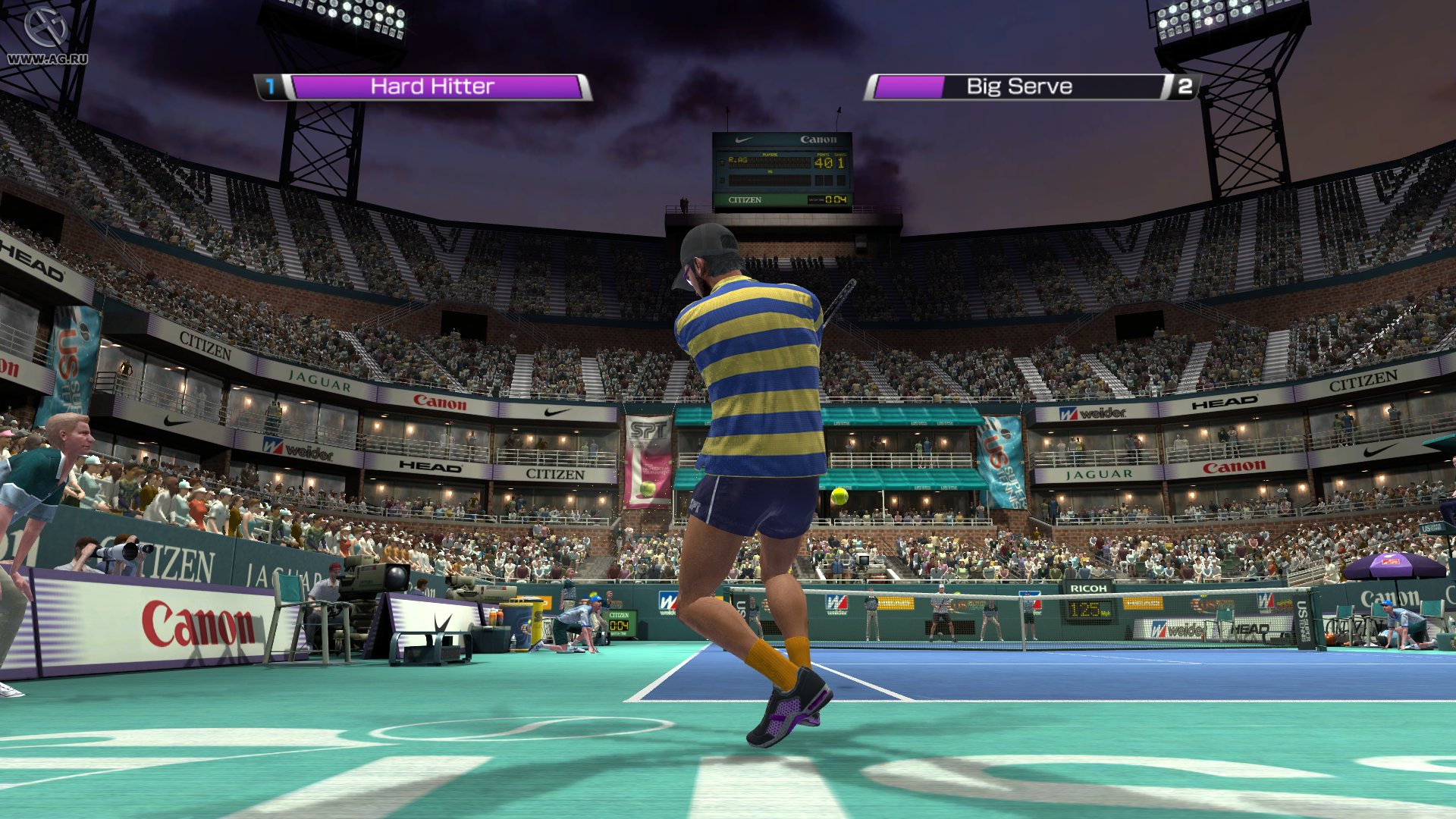Select player 2's Big Serve style gauge
Screen dimensions: 1456x819
point(1018,87)
